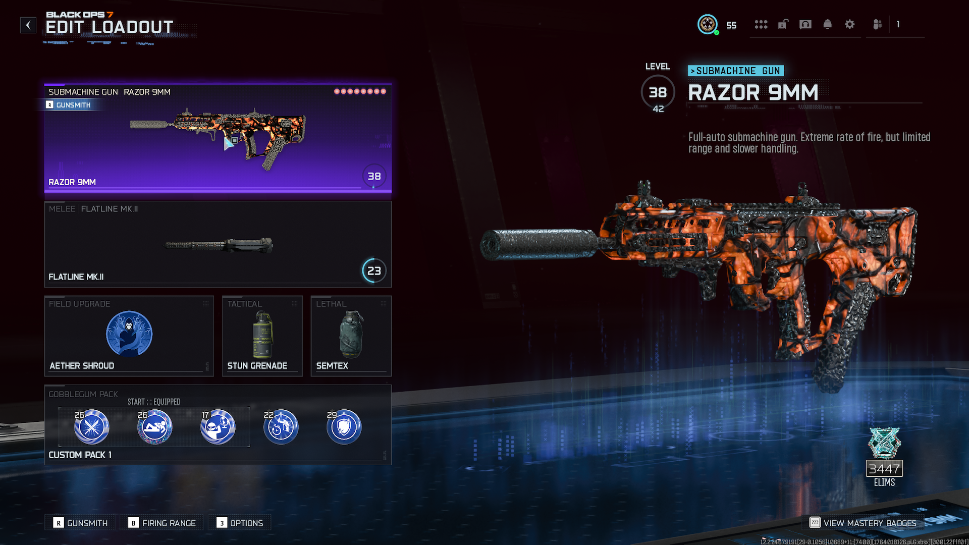Select the sit-up figure gobblegum
The image size is (969, 545).
[154, 428]
